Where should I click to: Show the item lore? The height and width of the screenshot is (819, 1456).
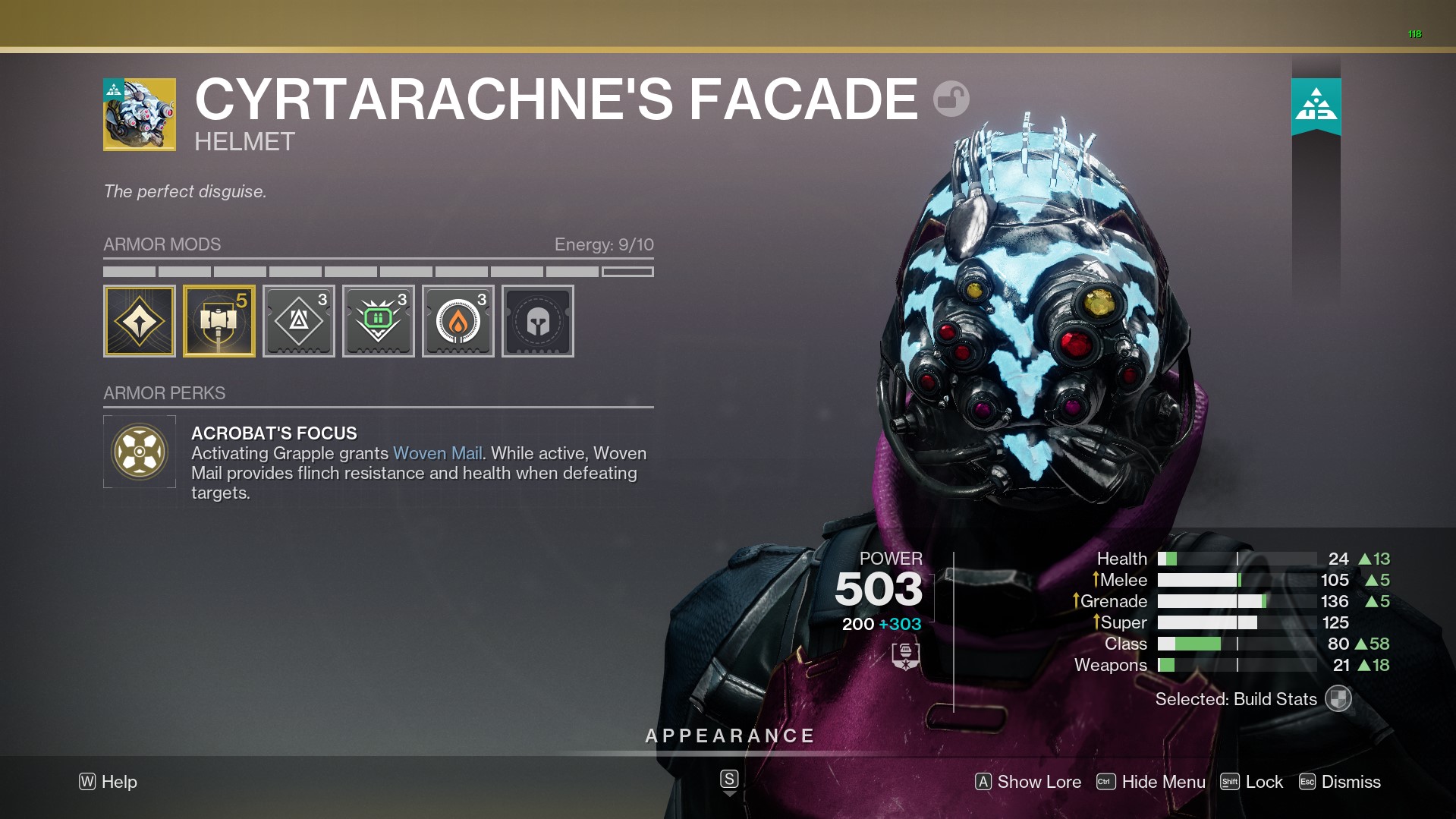pos(1028,782)
